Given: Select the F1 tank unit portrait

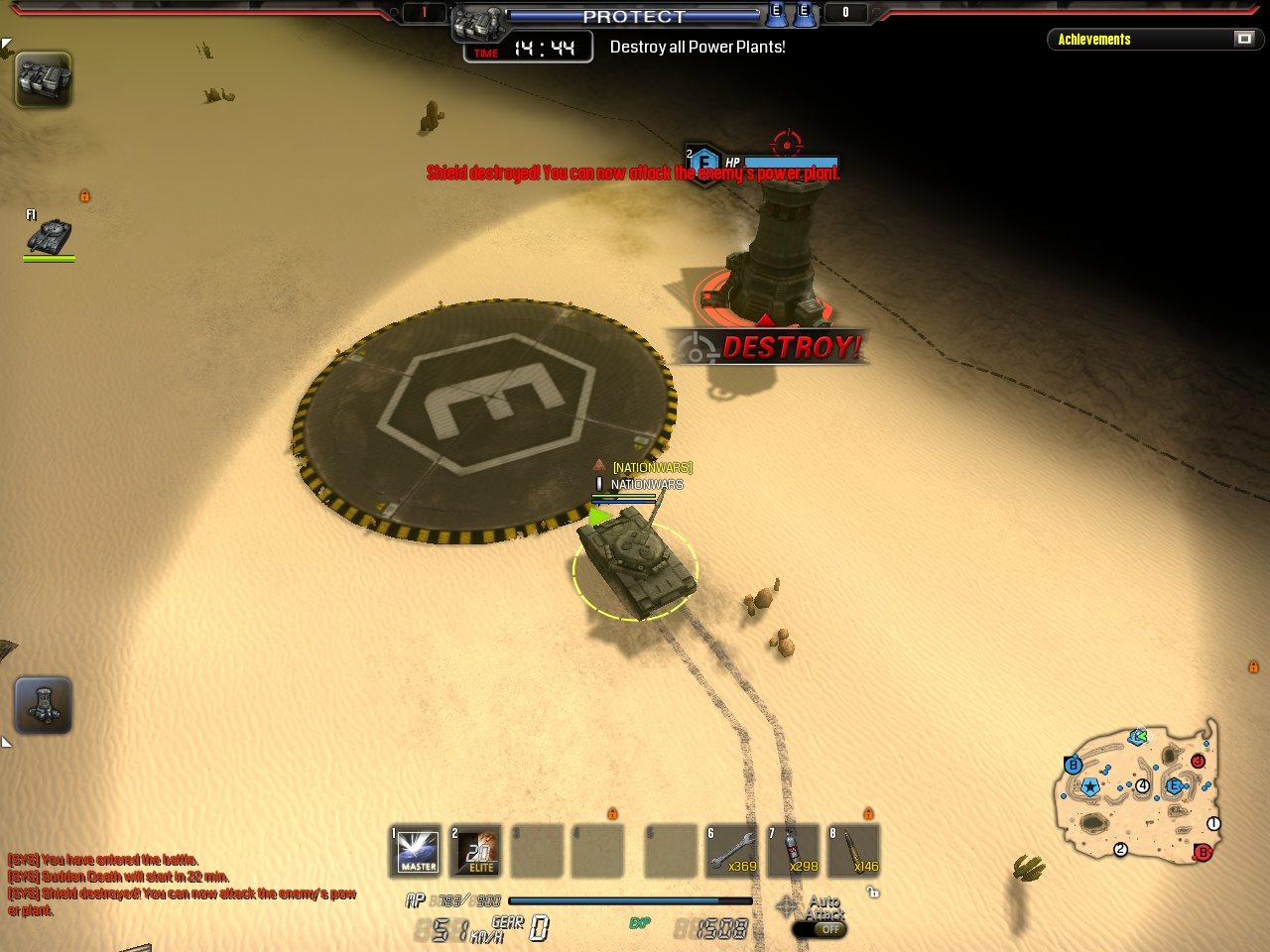Looking at the screenshot, I should pyautogui.click(x=49, y=237).
